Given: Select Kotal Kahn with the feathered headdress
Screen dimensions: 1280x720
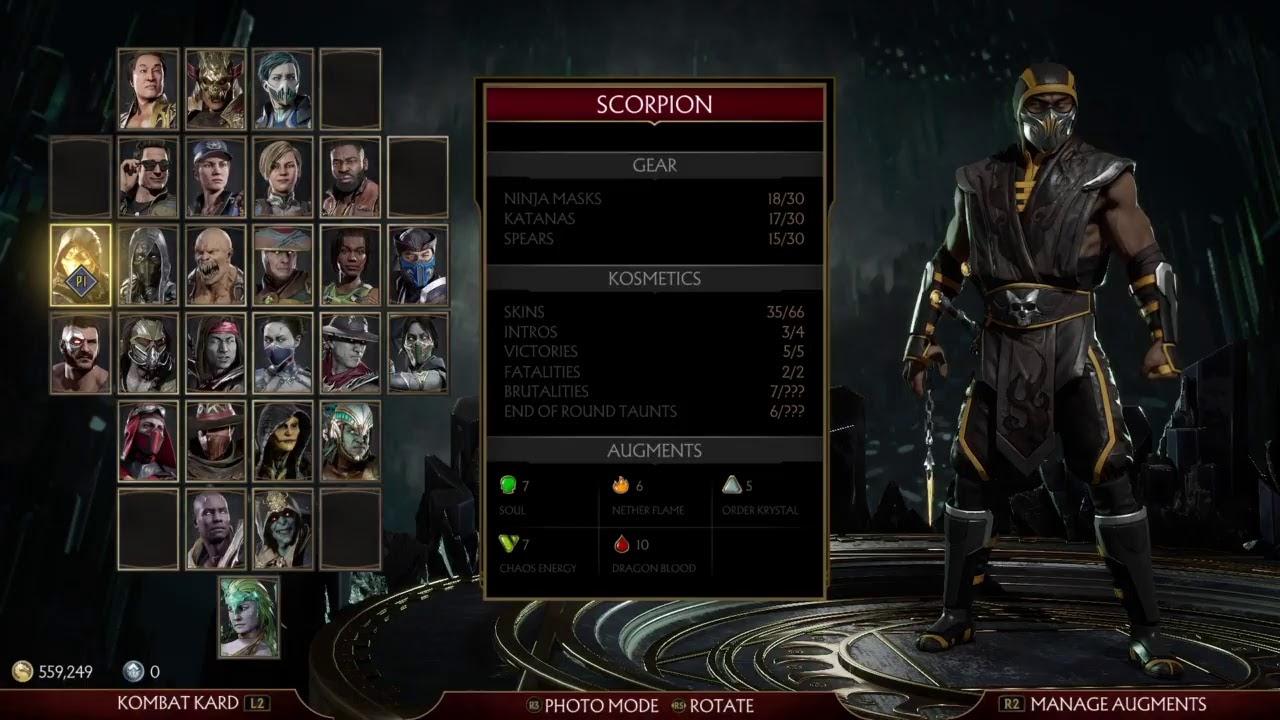Looking at the screenshot, I should [x=350, y=441].
